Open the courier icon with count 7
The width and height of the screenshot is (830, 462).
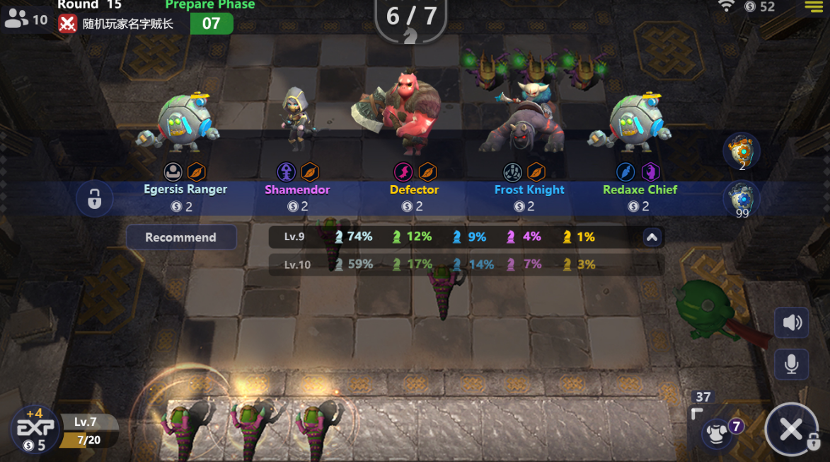pyautogui.click(x=719, y=431)
